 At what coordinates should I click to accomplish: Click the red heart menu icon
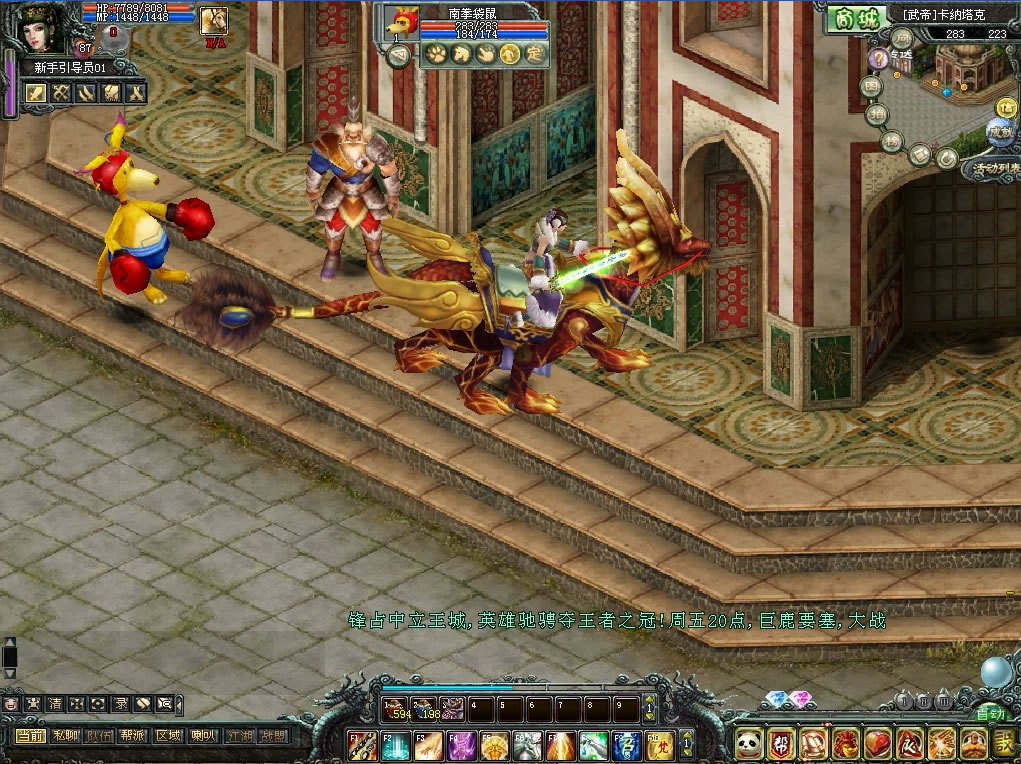(x=877, y=742)
